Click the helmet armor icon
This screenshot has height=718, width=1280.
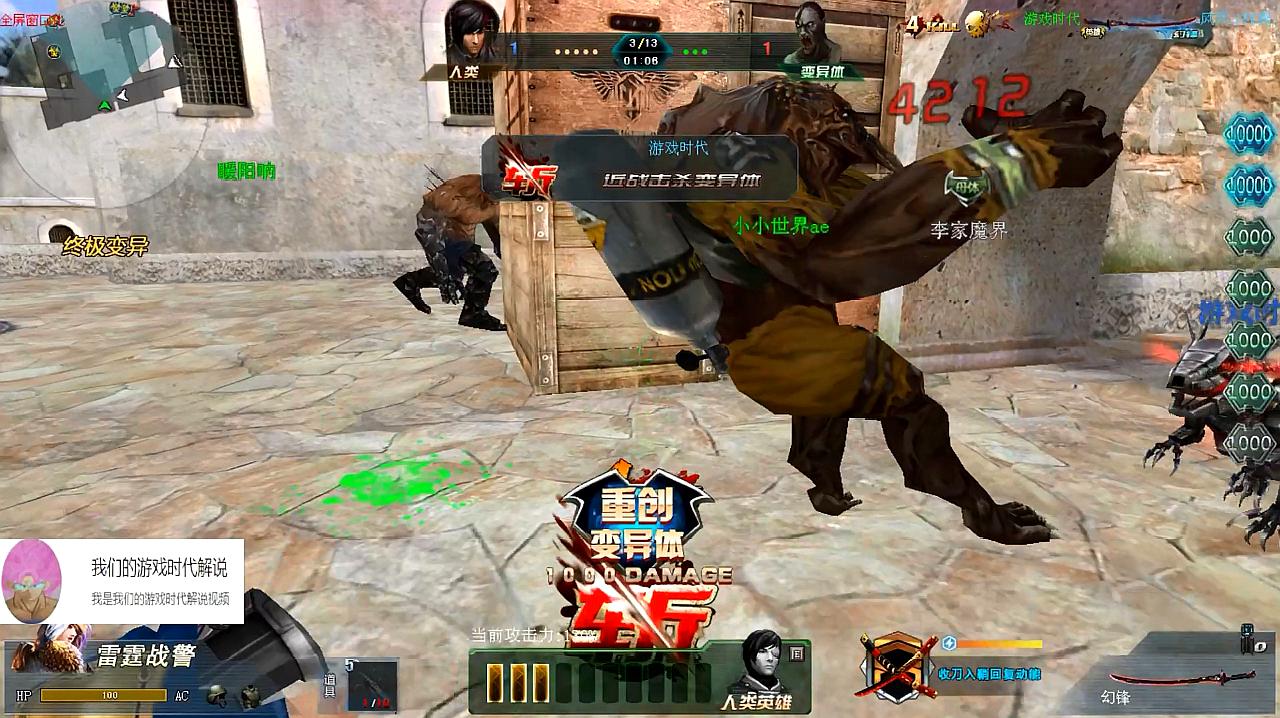[215, 695]
